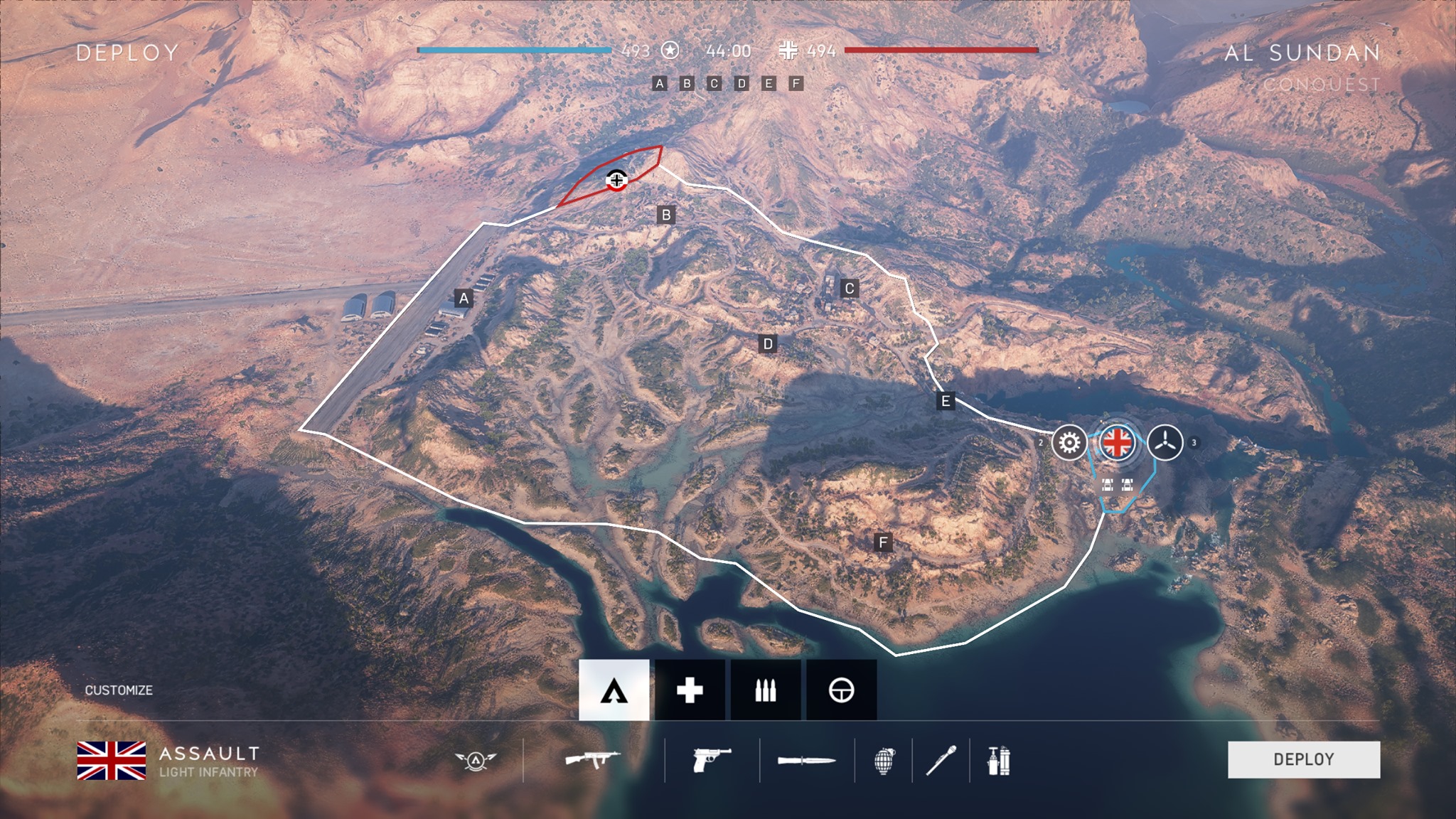Click the Deploy button
This screenshot has width=1456, height=819.
1303,759
